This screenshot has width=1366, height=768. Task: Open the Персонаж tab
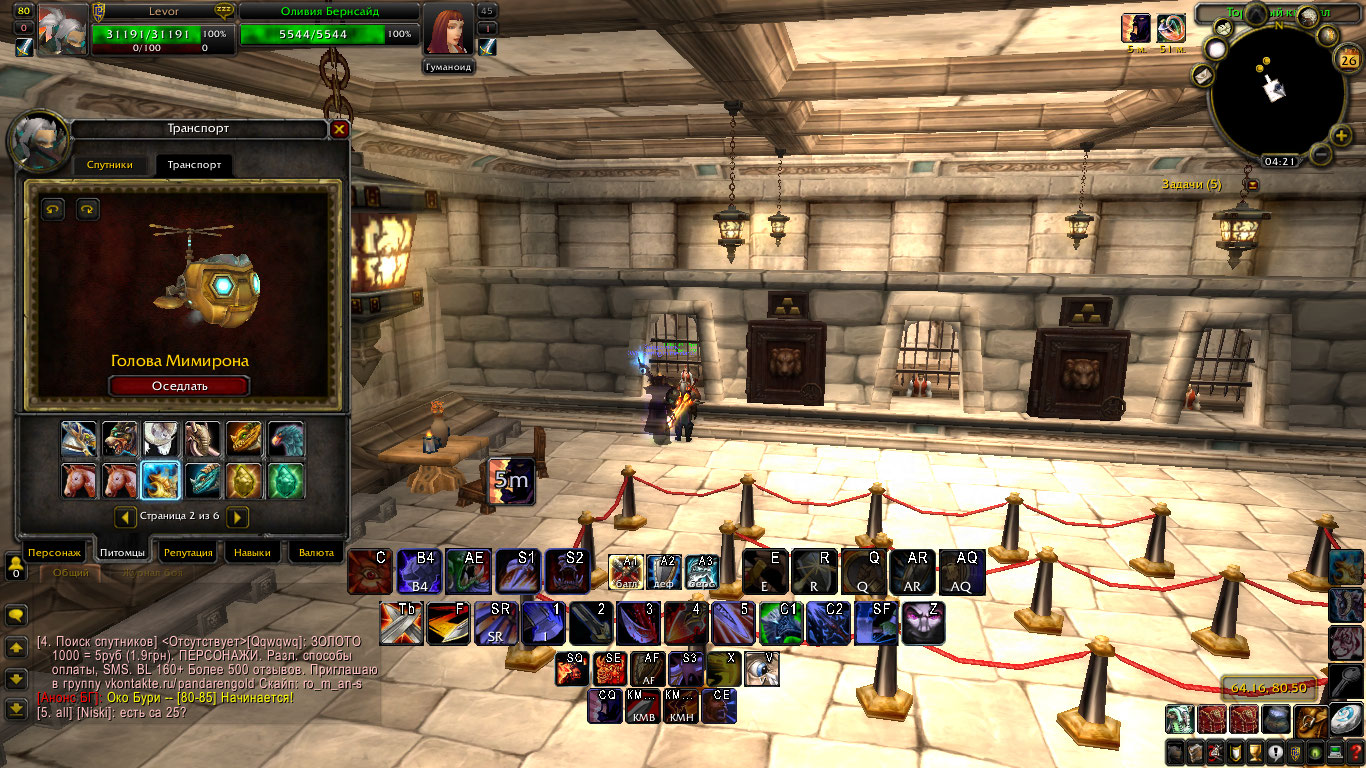[x=54, y=553]
